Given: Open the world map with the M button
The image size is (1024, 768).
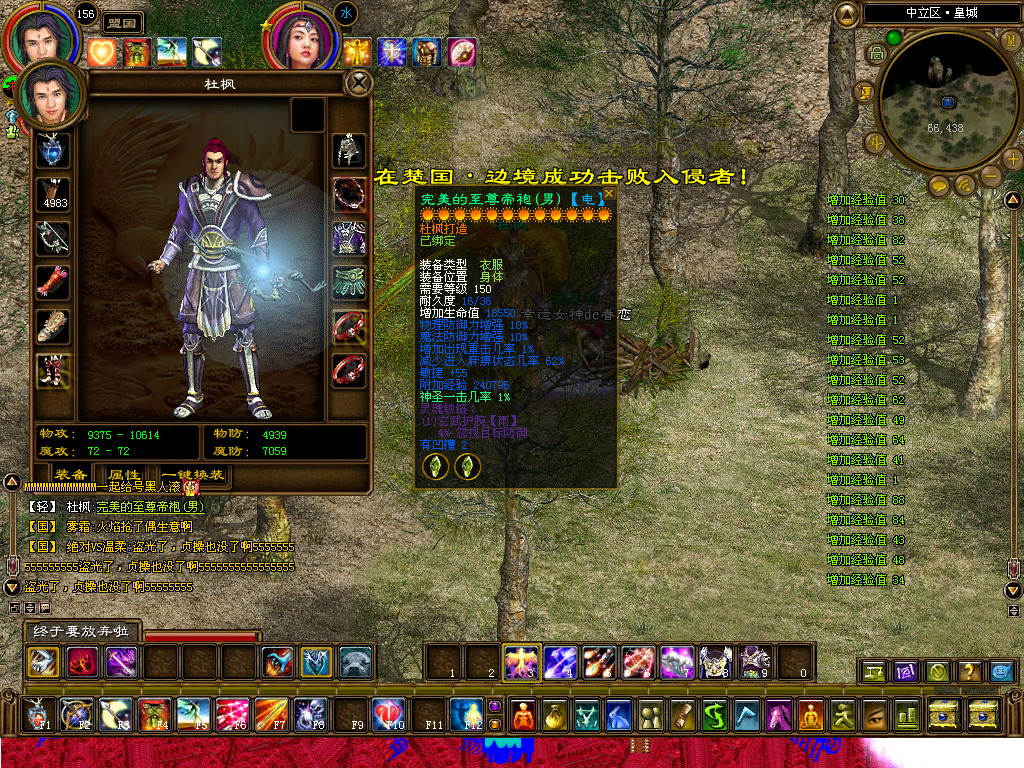Looking at the screenshot, I should coord(1011,42).
